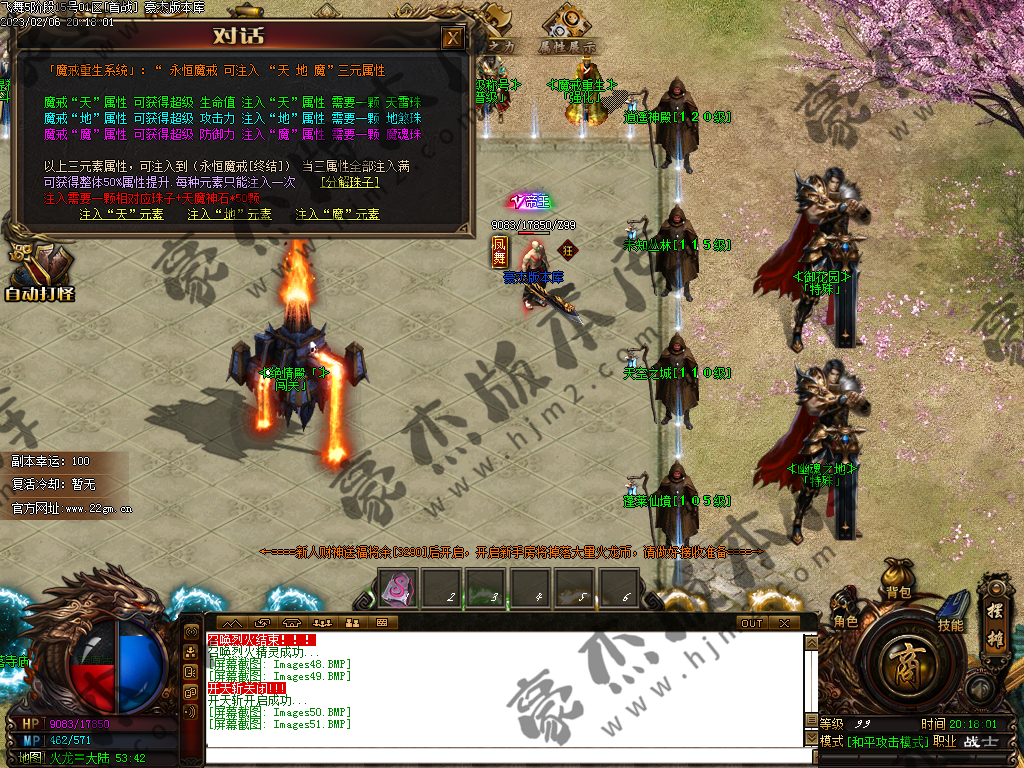Click the OUT button on chat bar
This screenshot has width=1024, height=768.
pyautogui.click(x=752, y=623)
